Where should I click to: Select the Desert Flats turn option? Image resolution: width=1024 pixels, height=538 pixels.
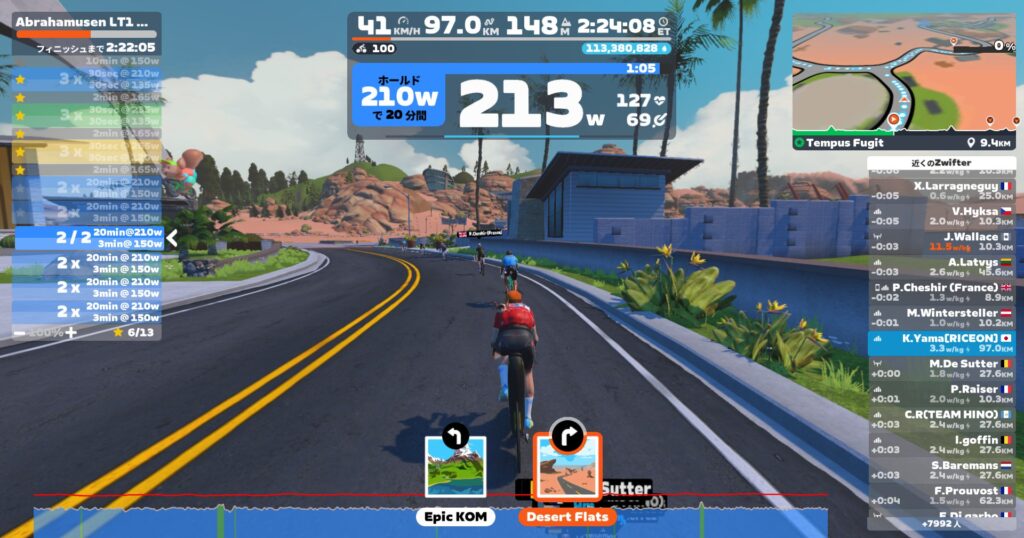[x=566, y=467]
